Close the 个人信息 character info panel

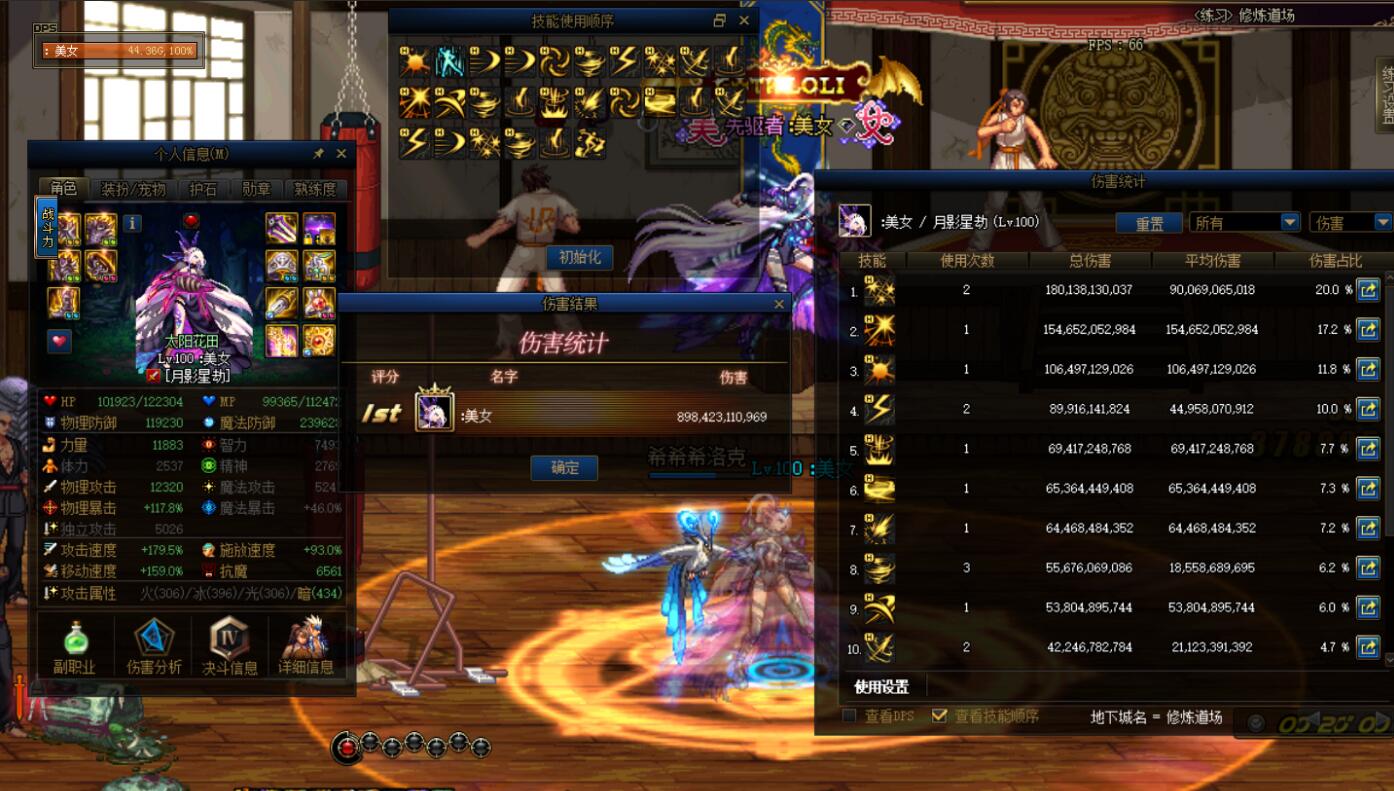[x=341, y=154]
